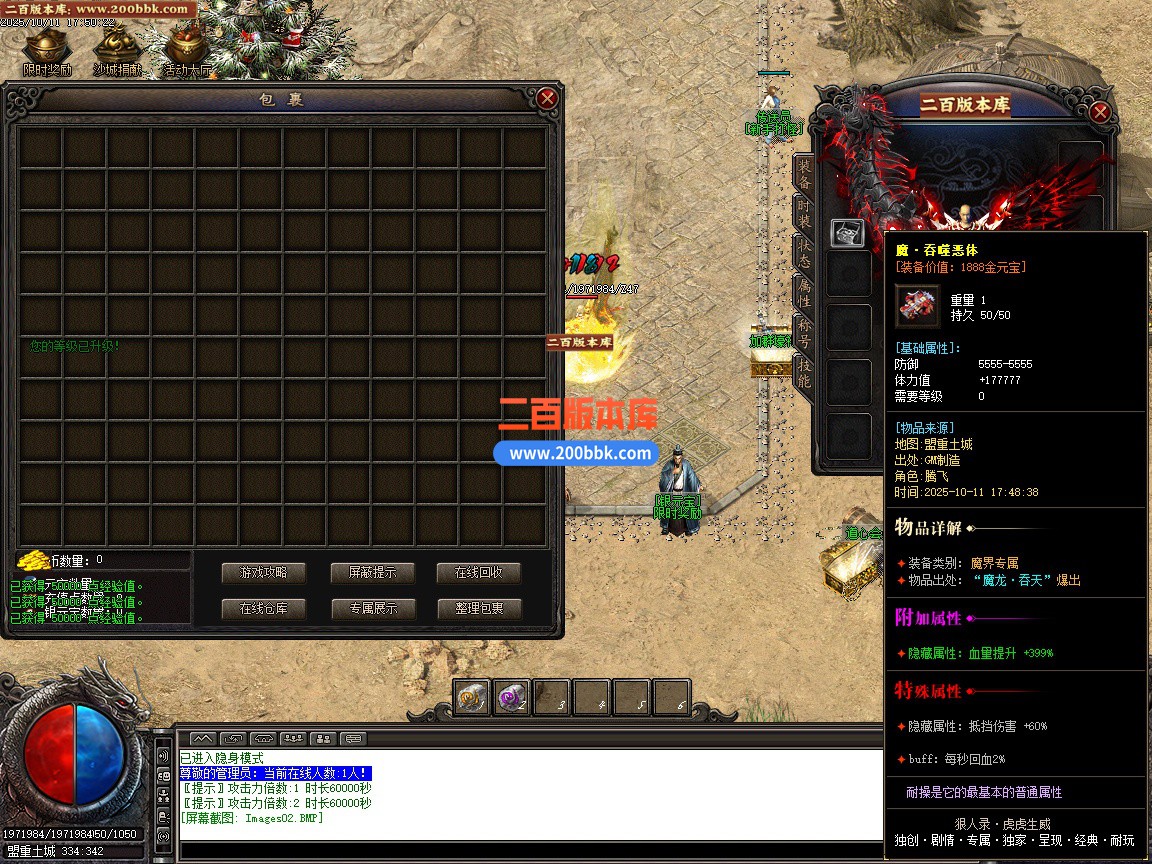Switch to the 属性 attributes tab

803,292
